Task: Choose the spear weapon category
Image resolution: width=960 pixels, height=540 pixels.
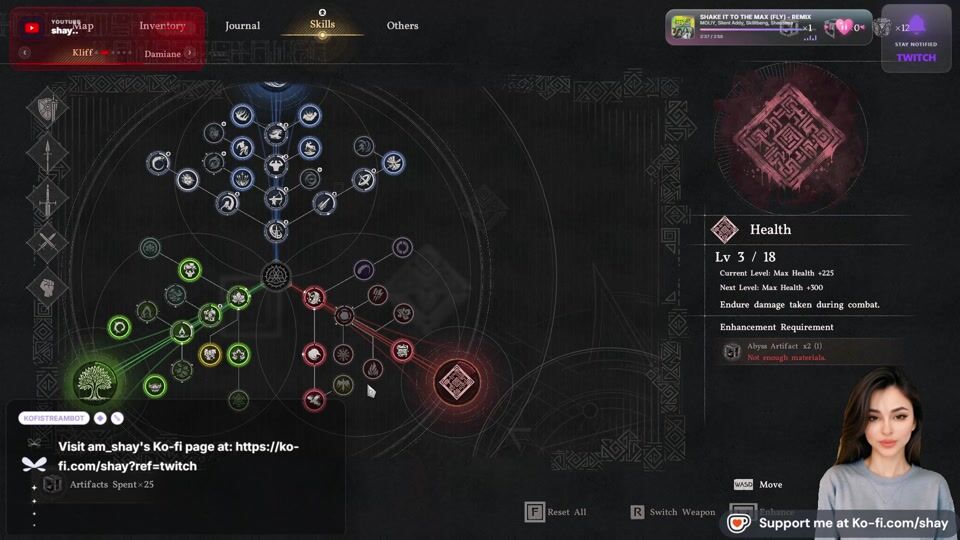Action: click(47, 153)
